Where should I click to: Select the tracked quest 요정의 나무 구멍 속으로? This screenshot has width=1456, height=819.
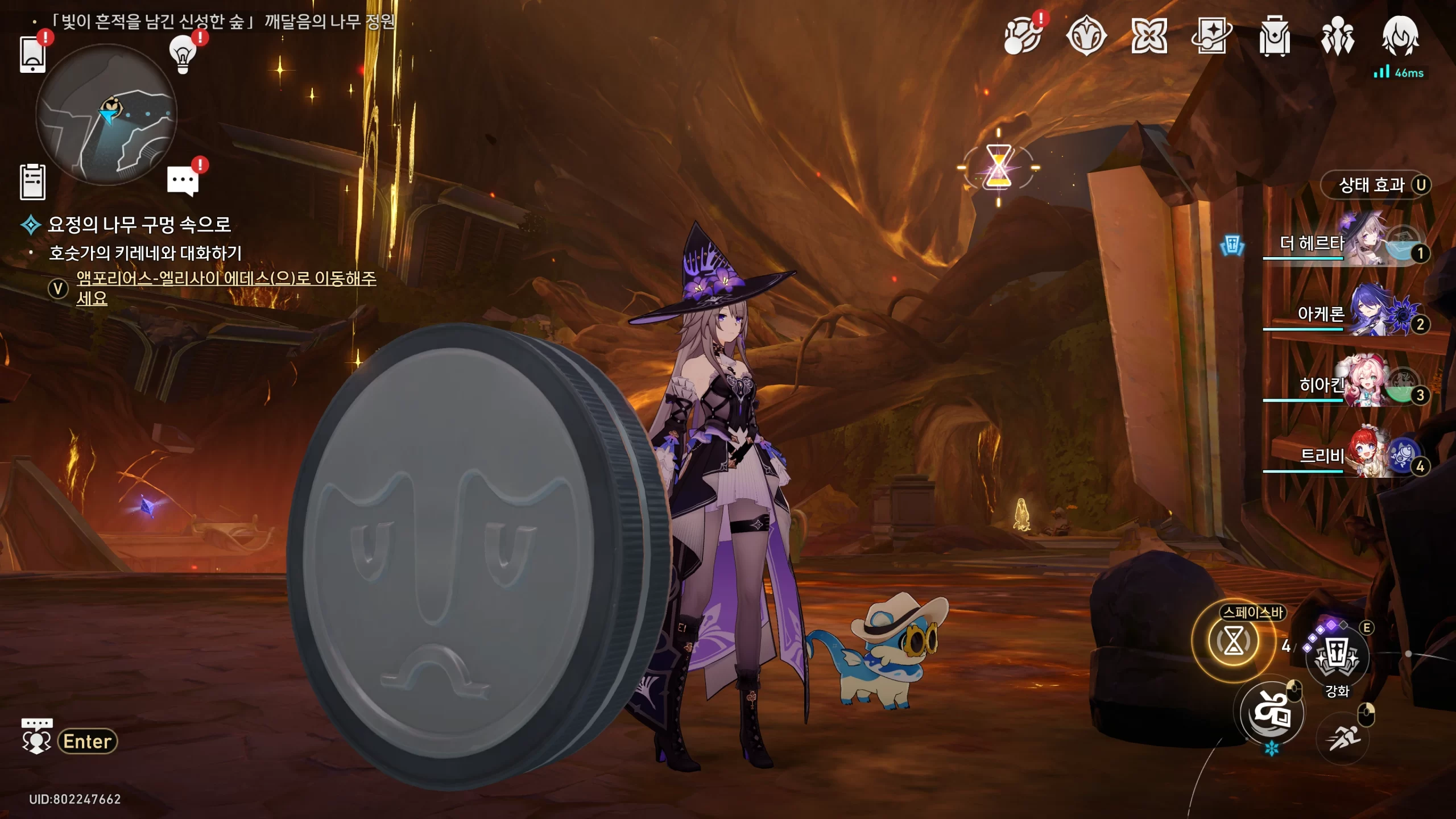tap(139, 225)
